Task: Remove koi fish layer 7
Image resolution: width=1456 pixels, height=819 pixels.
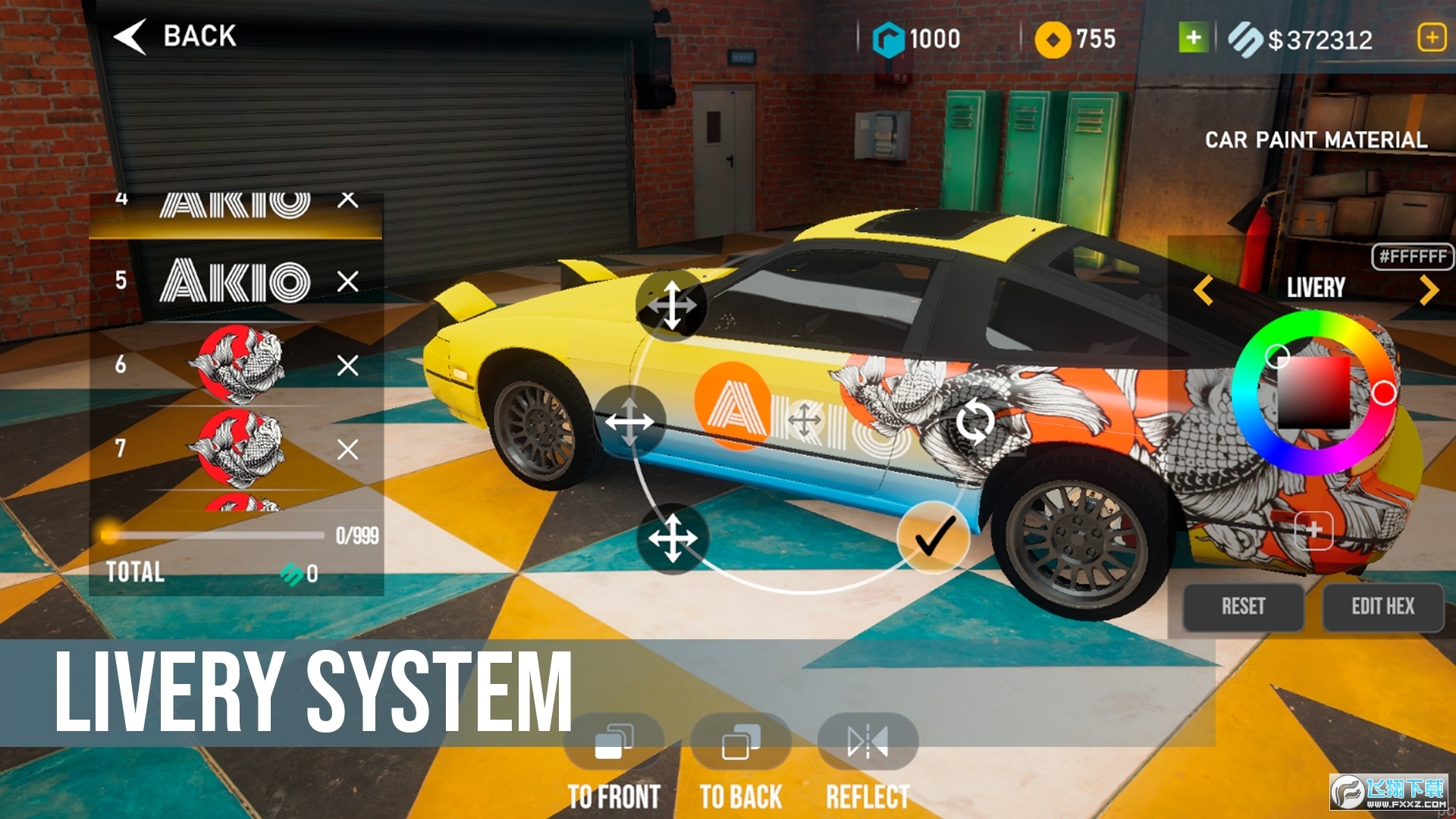Action: 348,450
